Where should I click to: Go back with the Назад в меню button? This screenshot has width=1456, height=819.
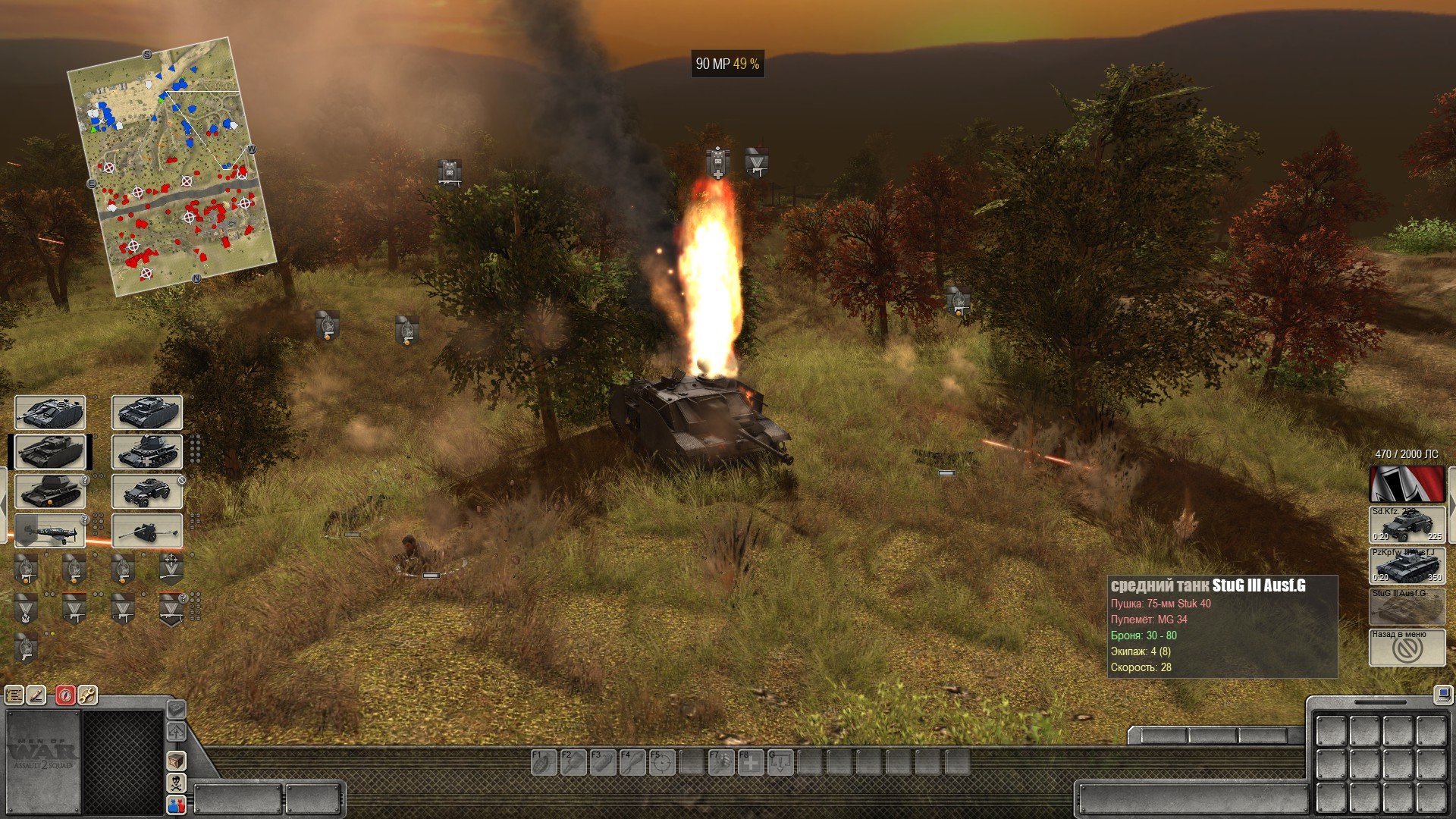point(1407,648)
